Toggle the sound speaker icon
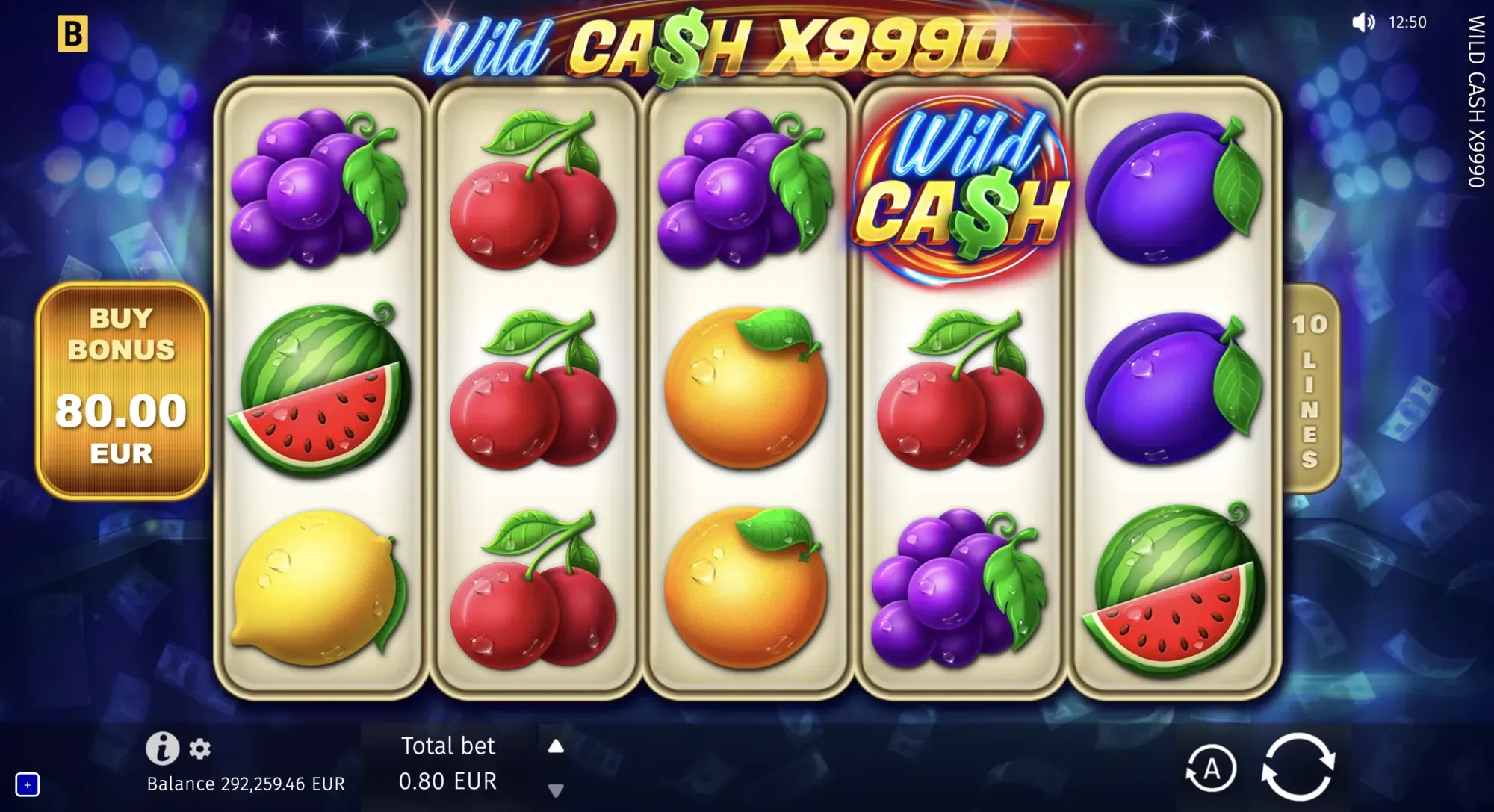 point(1363,22)
